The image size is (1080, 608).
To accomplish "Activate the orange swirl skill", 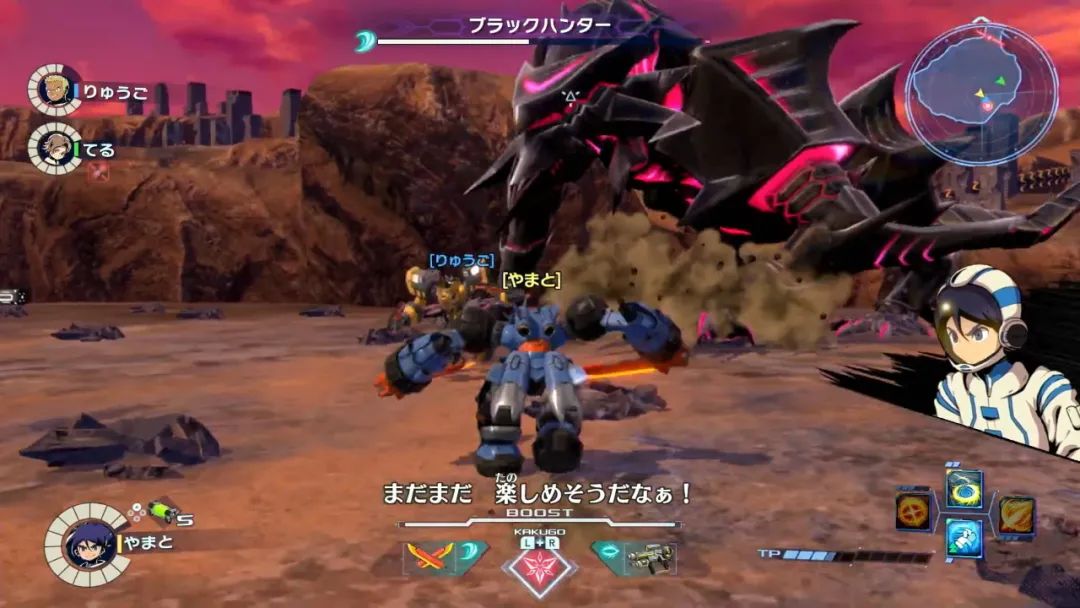I will [1016, 513].
